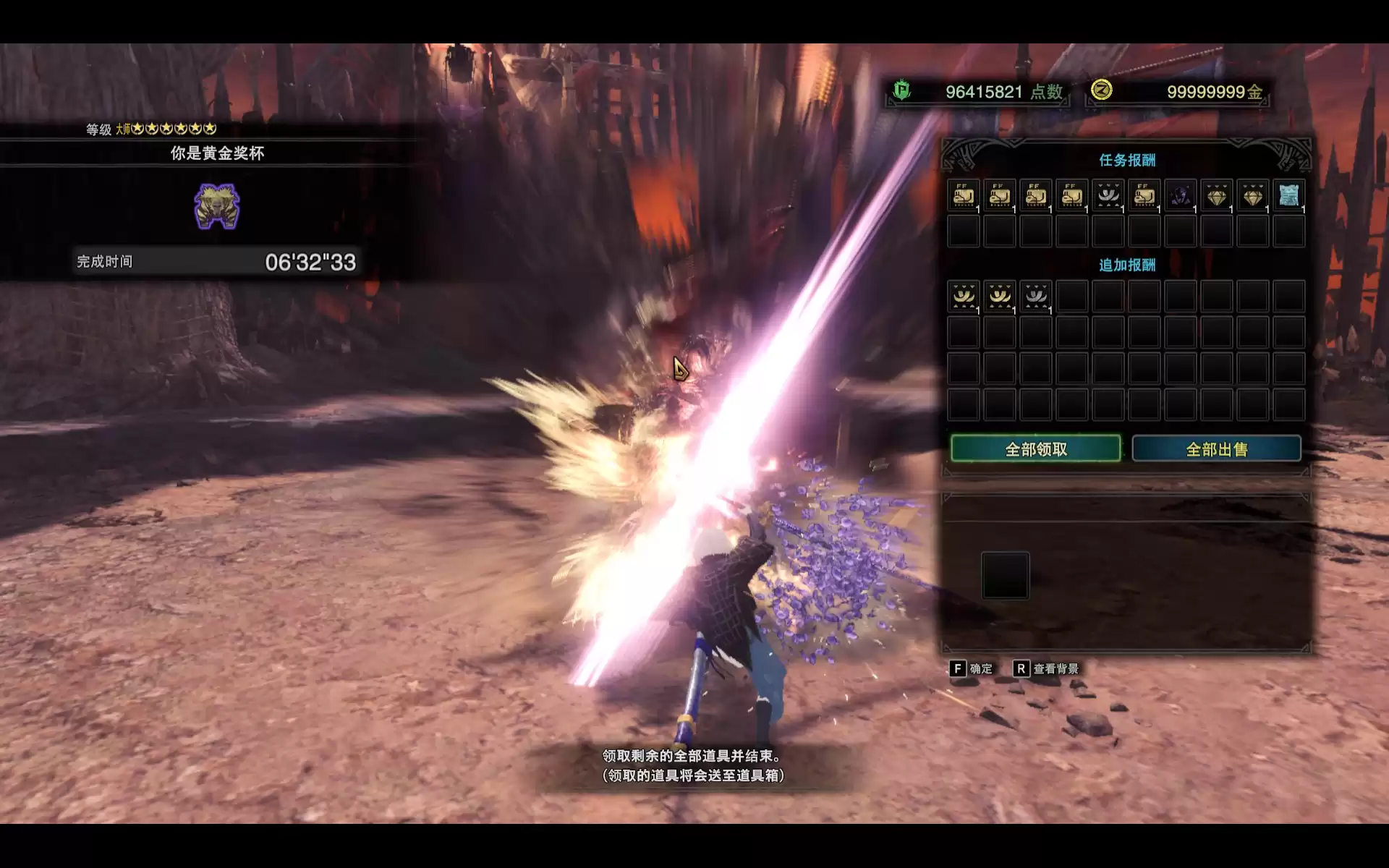
Task: Select the light-blue ticket reward slot
Action: [1288, 195]
